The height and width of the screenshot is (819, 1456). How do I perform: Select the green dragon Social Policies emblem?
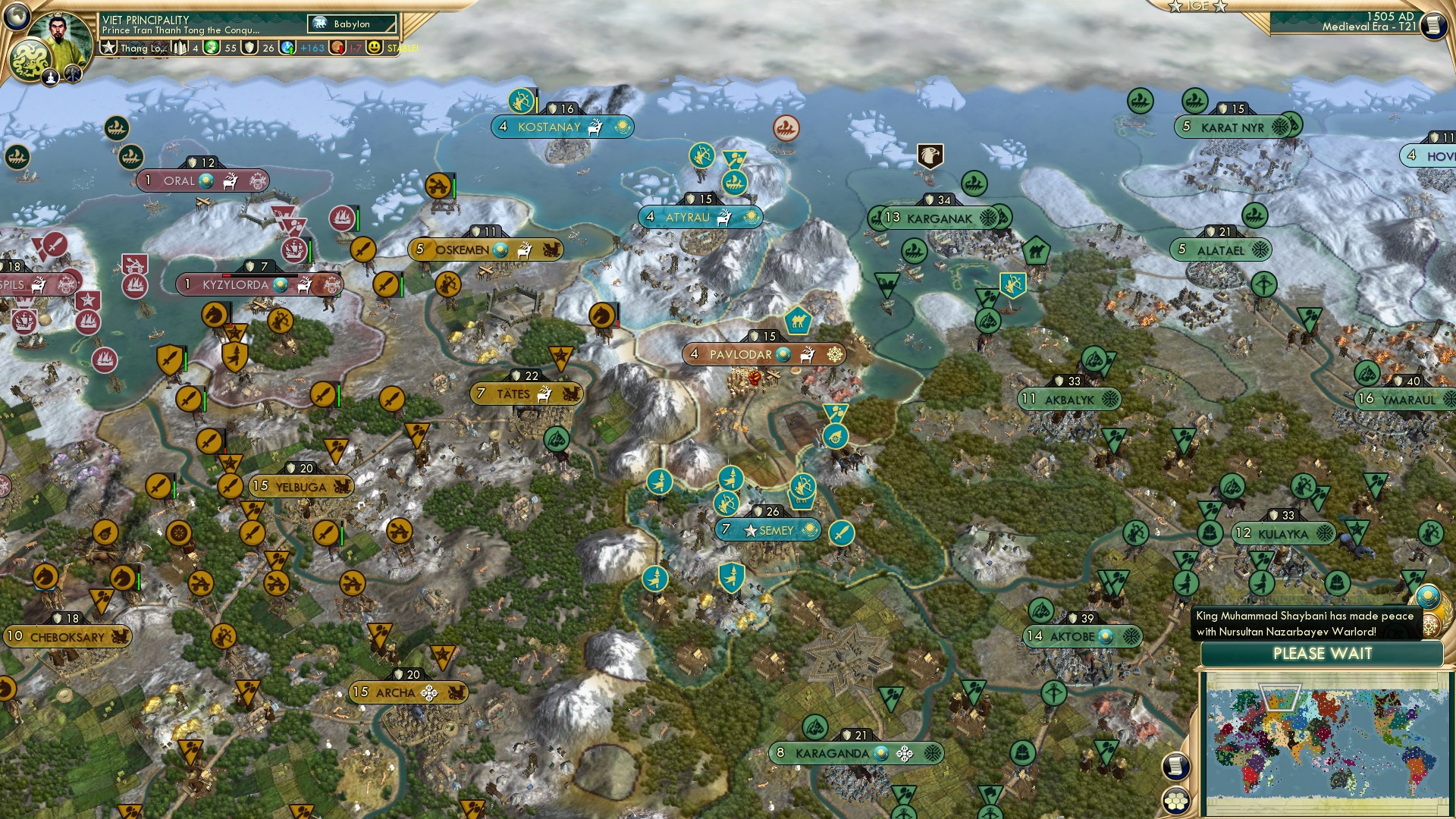coord(30,58)
